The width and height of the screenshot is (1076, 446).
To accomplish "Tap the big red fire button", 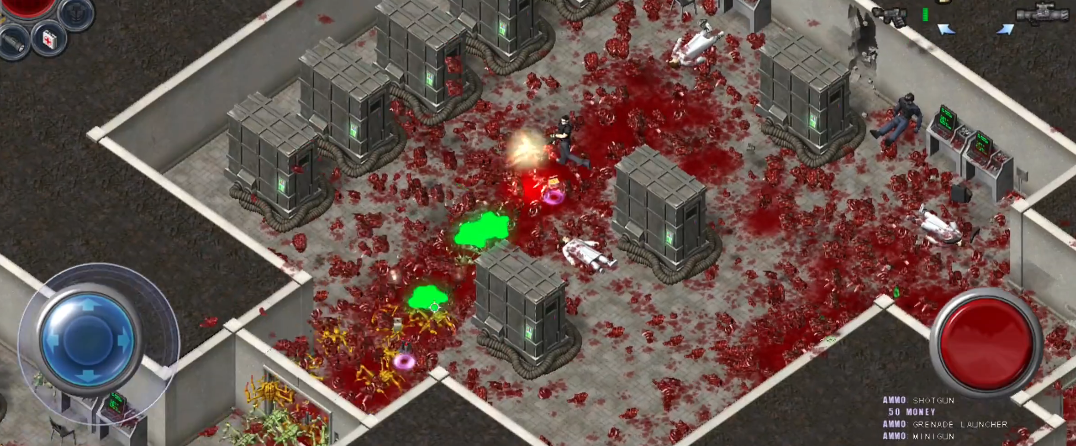I will click(986, 339).
